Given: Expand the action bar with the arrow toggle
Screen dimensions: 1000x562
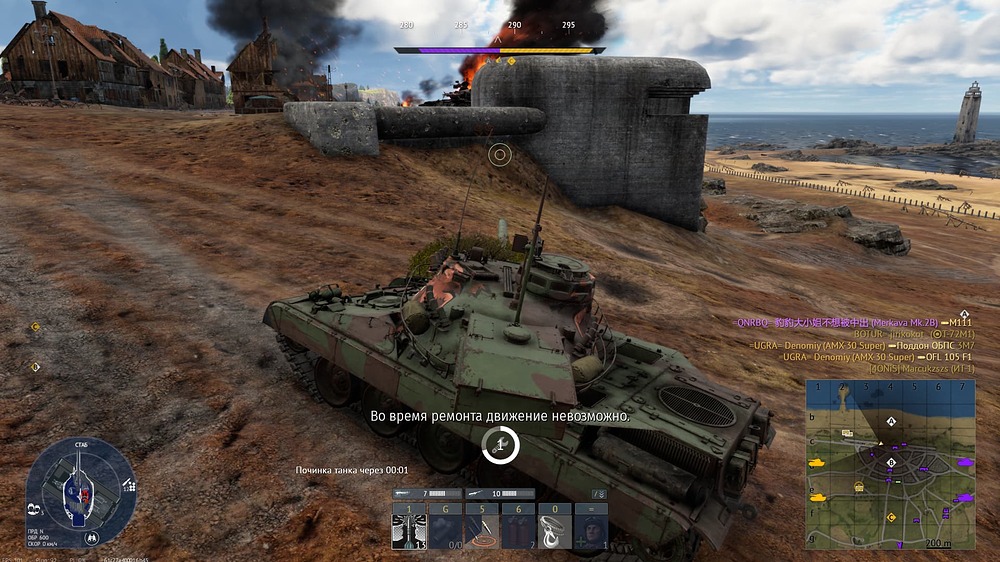Looking at the screenshot, I should point(599,494).
